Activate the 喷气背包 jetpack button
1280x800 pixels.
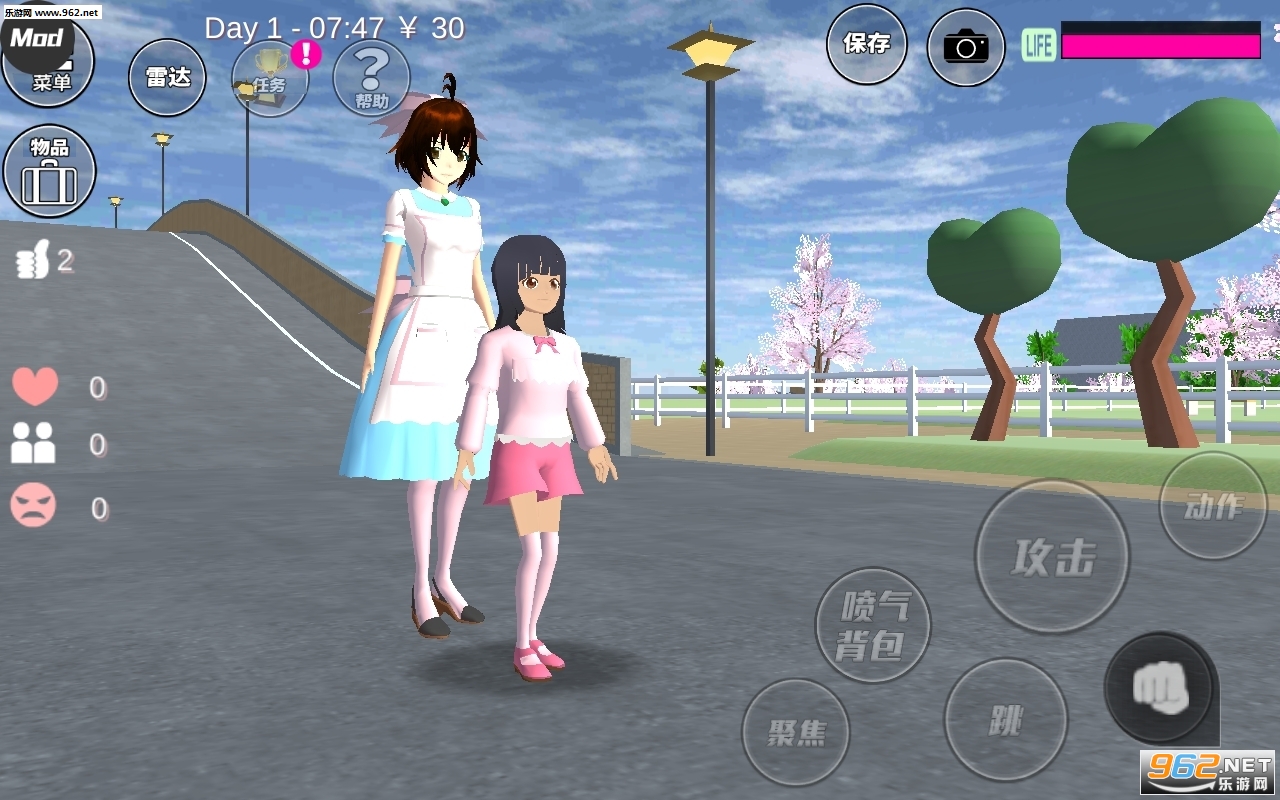(x=873, y=625)
